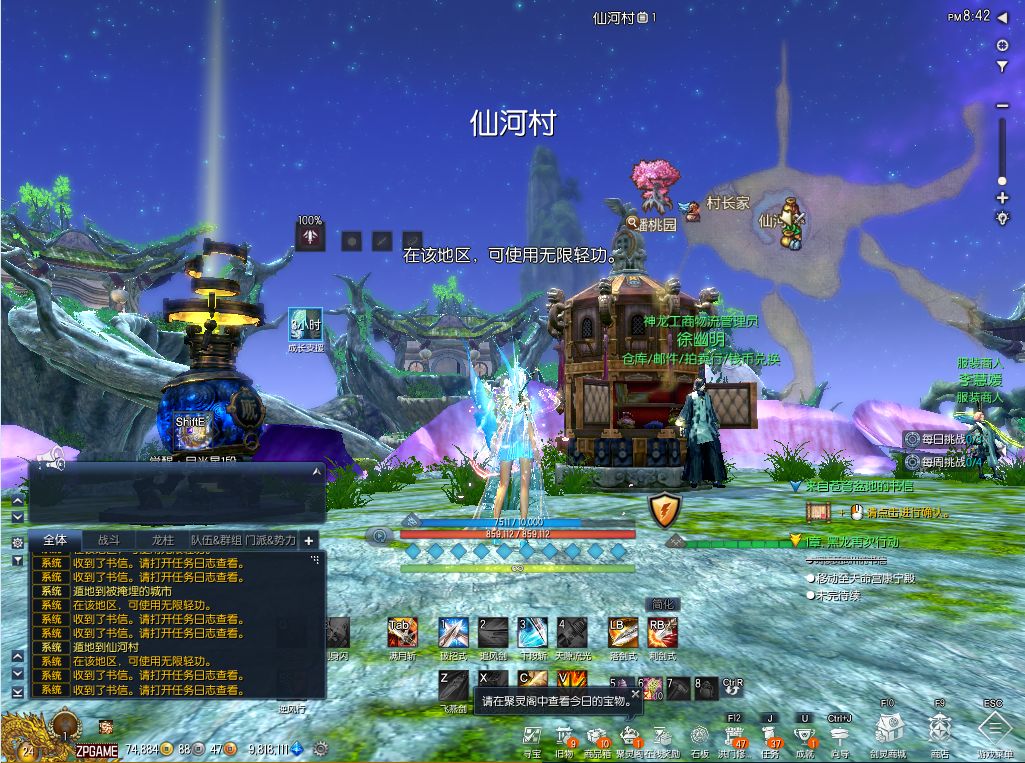Zoom out the minimap with minus button

(x=1002, y=106)
